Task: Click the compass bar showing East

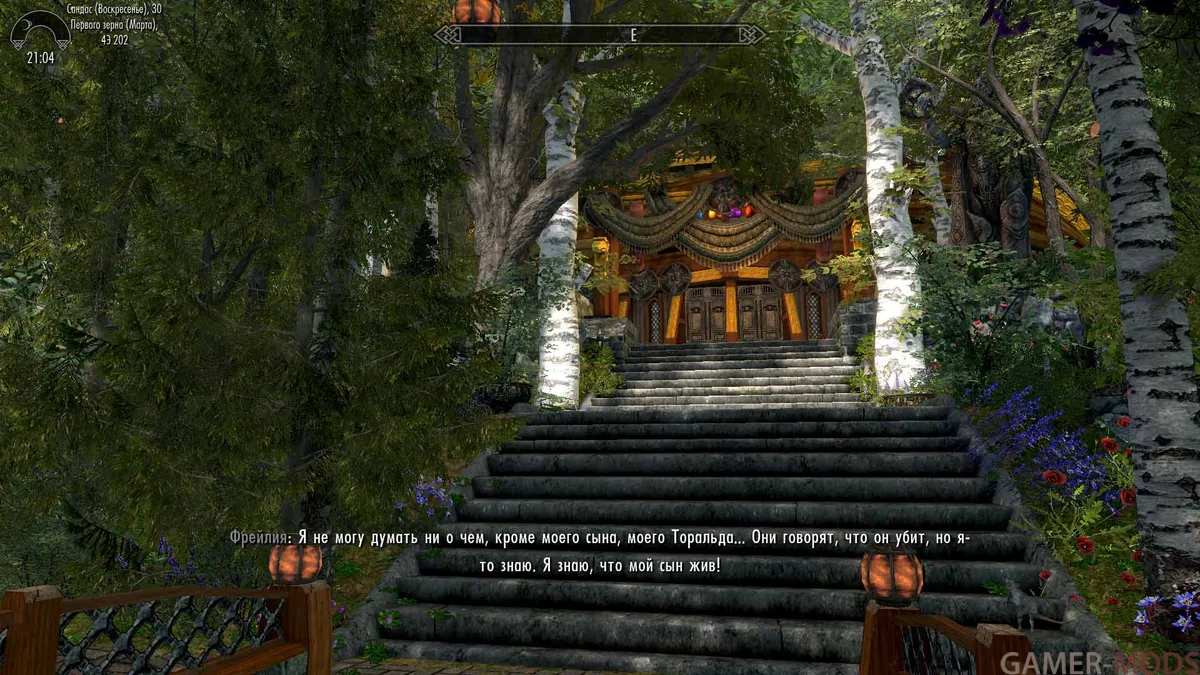Action: (600, 35)
